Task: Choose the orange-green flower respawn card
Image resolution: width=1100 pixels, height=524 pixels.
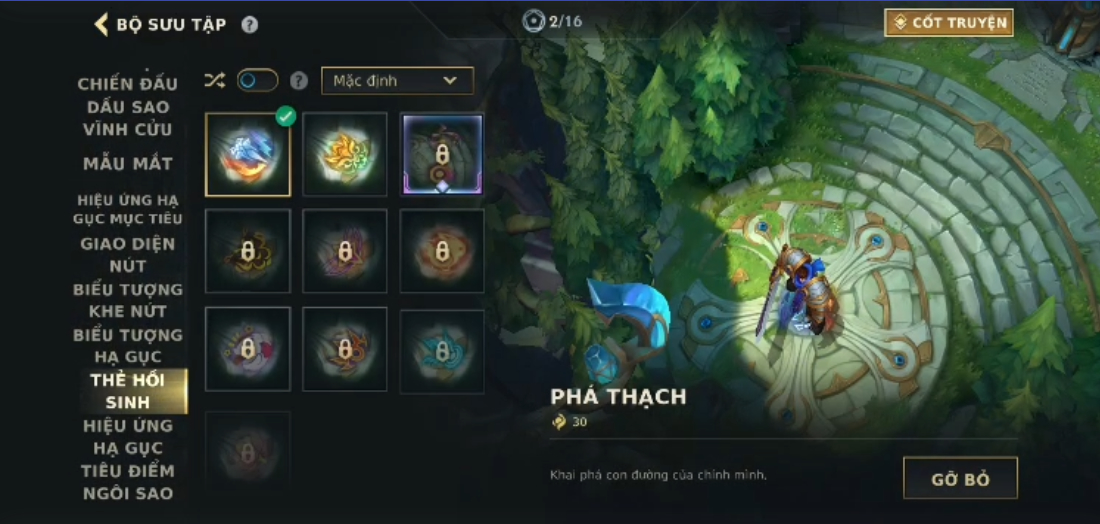Action: 345,154
